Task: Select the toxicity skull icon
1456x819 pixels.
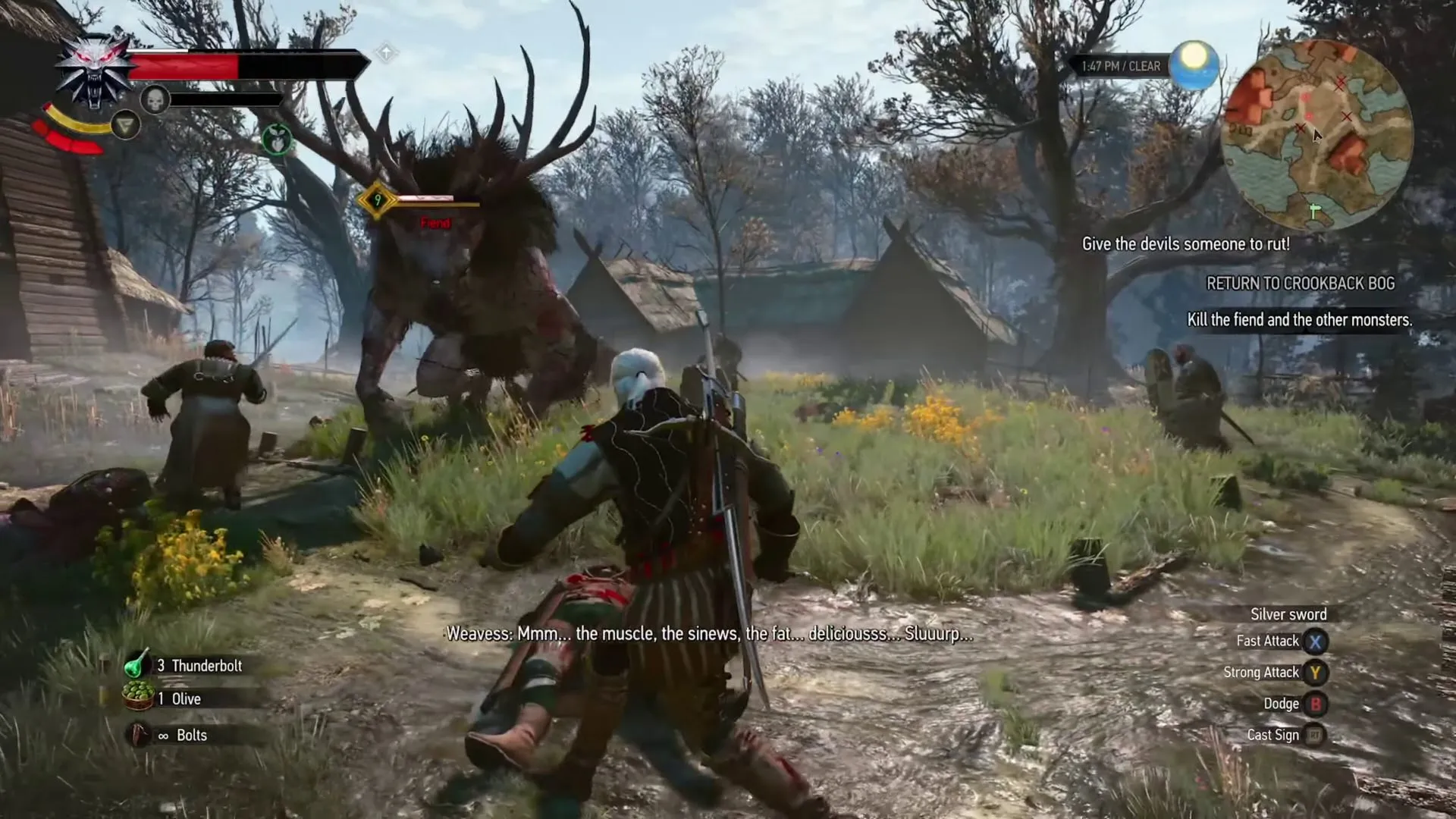Action: click(x=155, y=99)
